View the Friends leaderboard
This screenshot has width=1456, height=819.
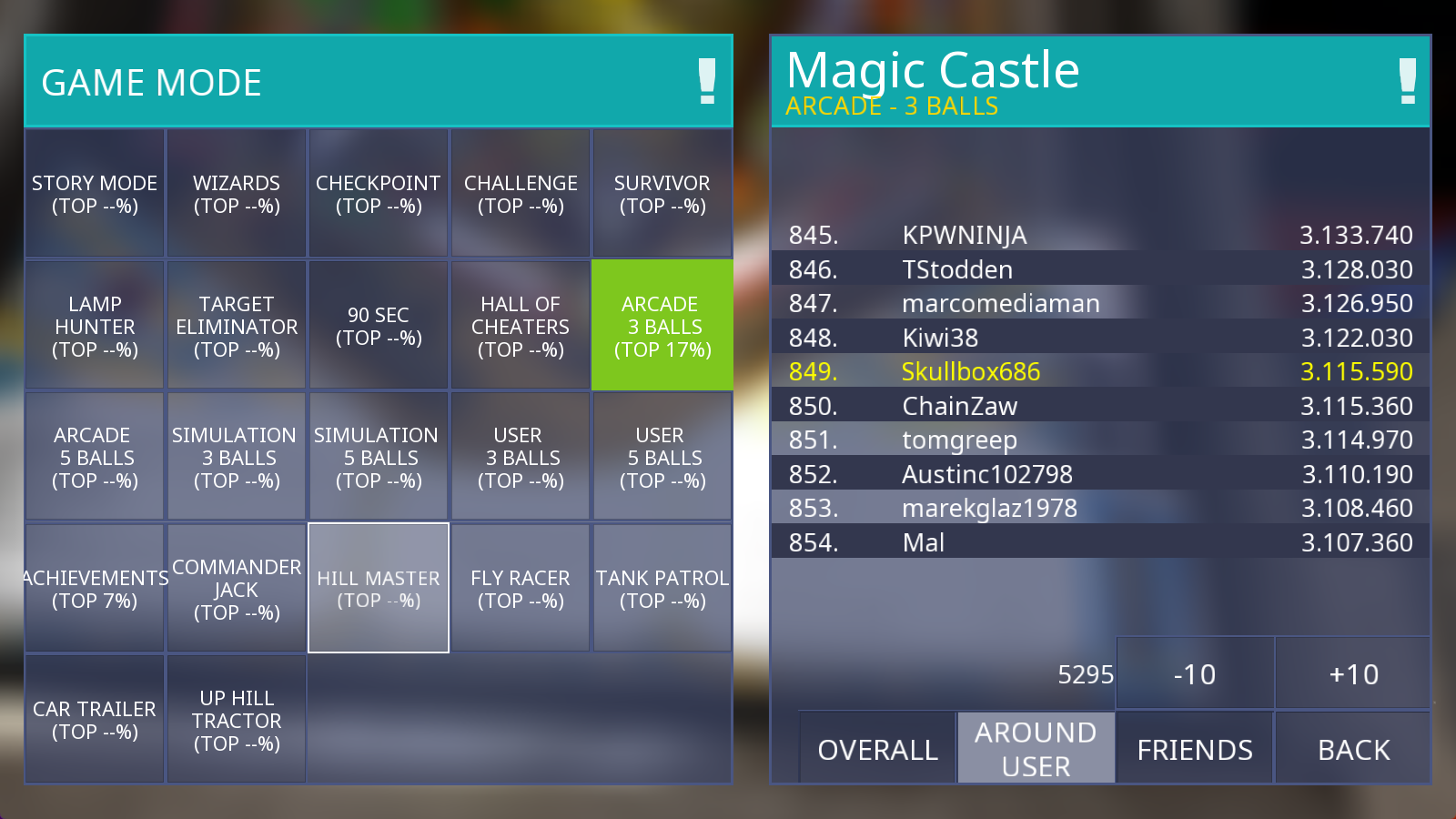pyautogui.click(x=1195, y=748)
